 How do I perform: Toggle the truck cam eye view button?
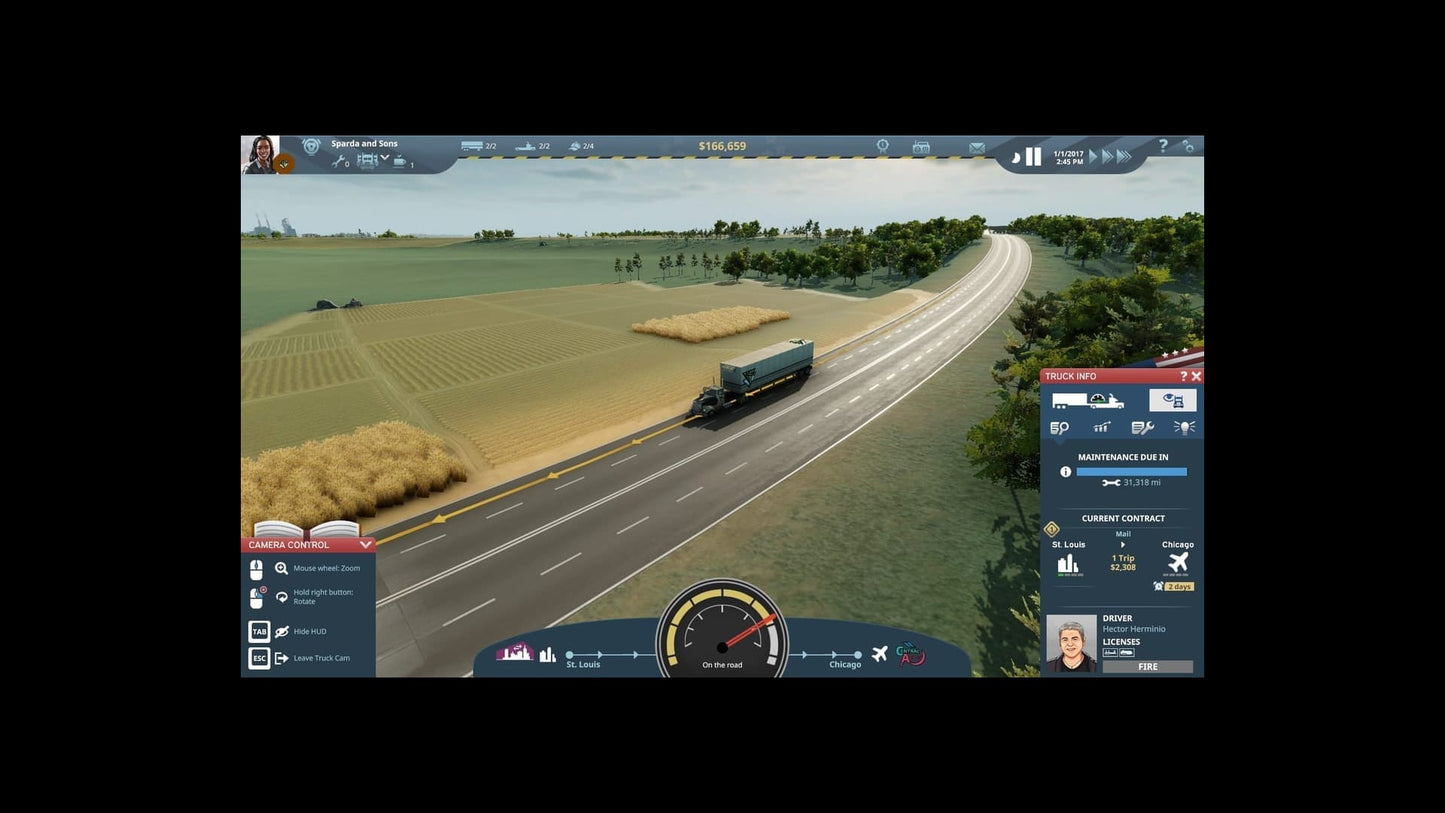1172,399
